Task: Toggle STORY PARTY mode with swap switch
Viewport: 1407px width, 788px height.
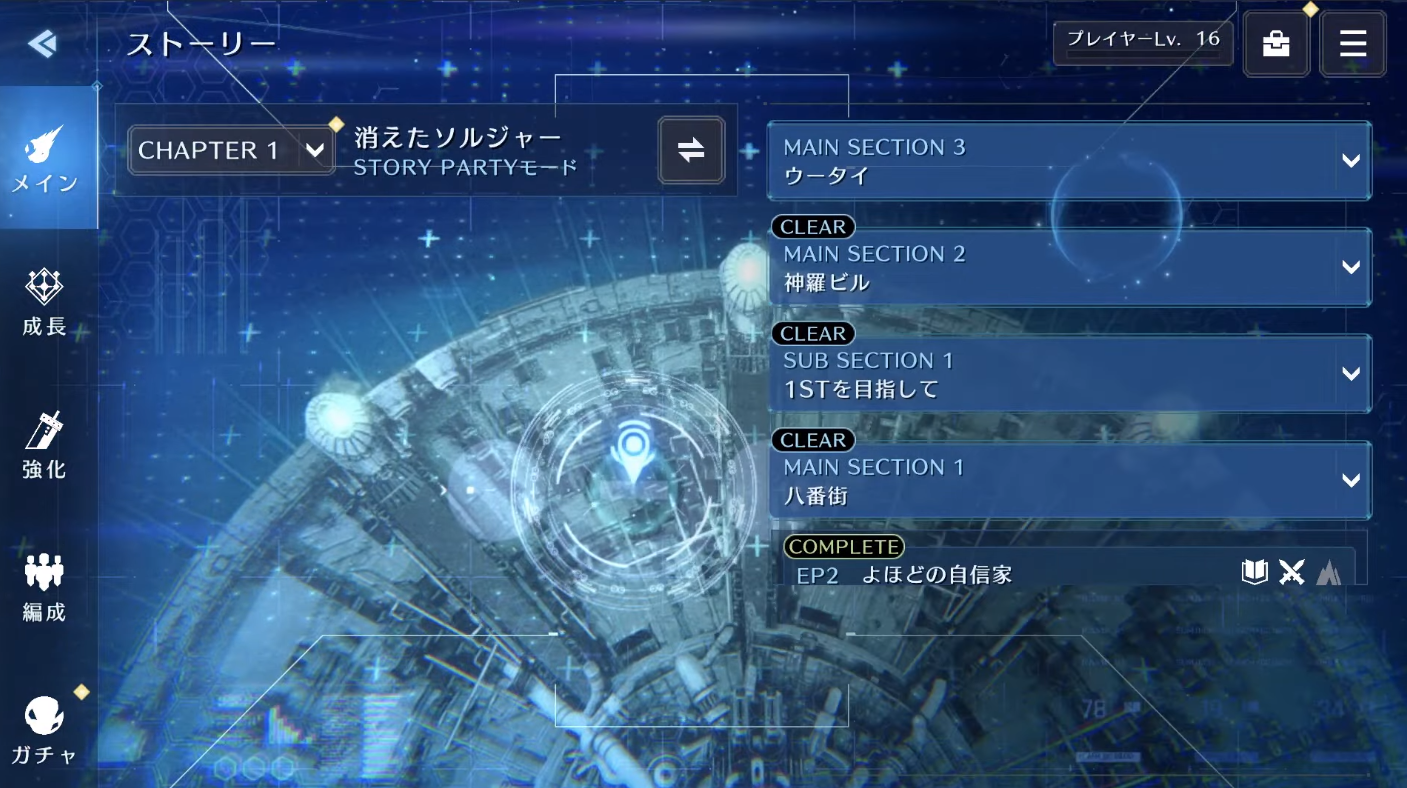Action: (691, 150)
